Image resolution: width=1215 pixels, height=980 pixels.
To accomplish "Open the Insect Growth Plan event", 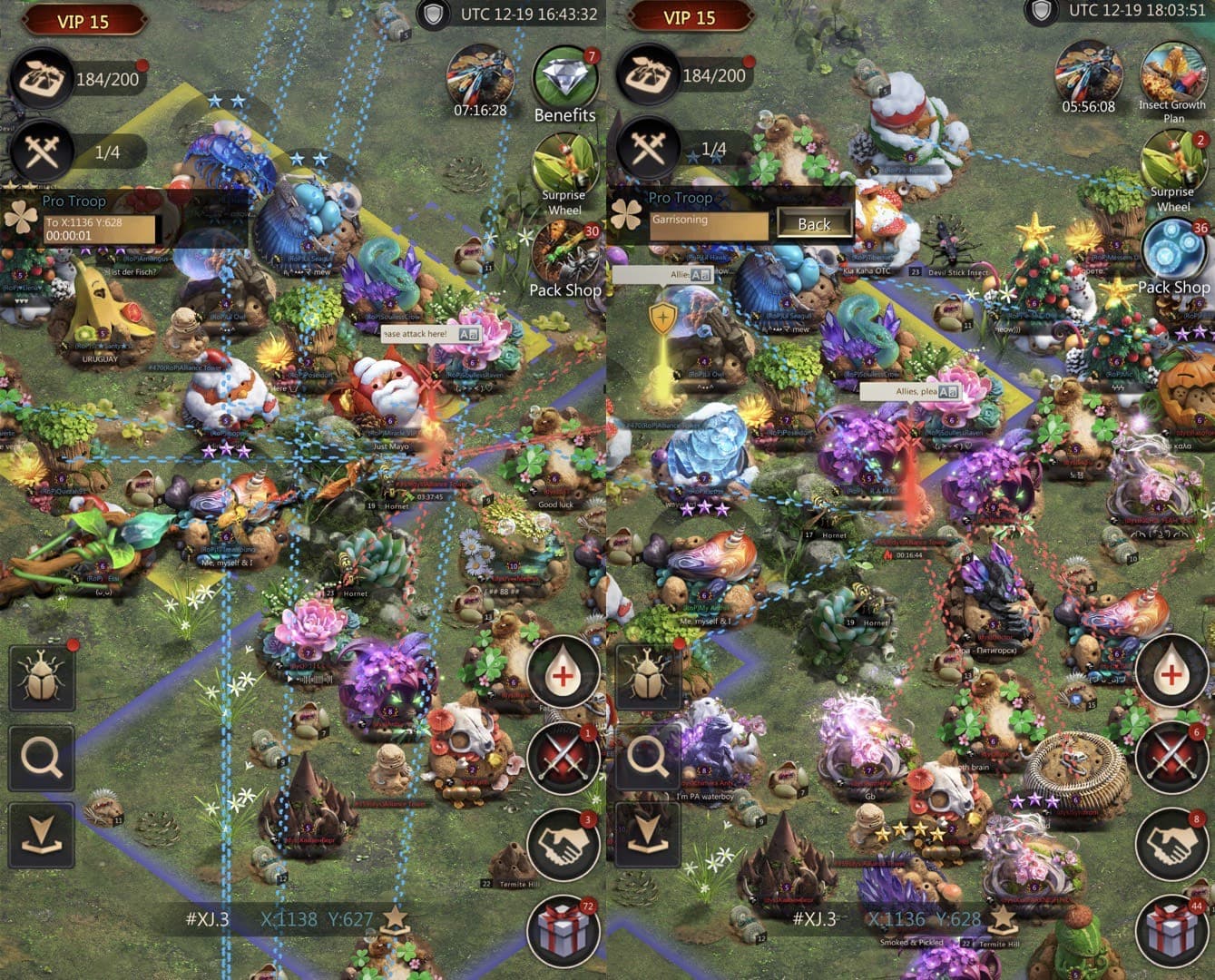I will click(x=1172, y=77).
